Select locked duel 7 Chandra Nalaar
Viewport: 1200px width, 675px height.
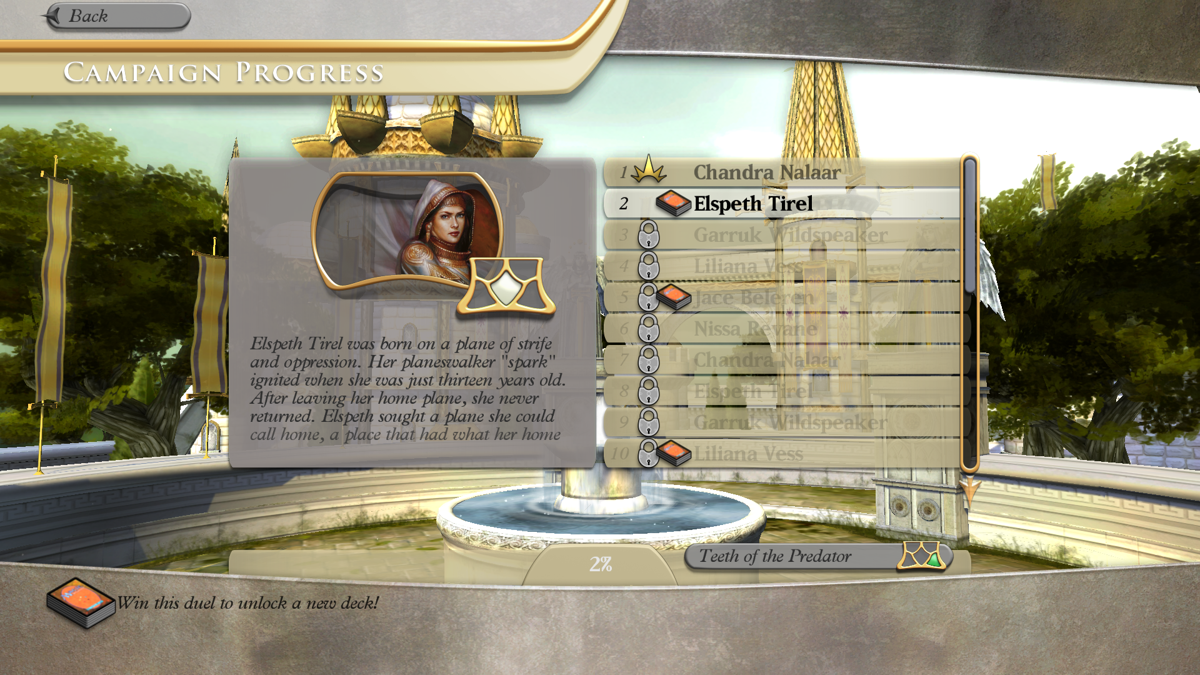tap(781, 360)
